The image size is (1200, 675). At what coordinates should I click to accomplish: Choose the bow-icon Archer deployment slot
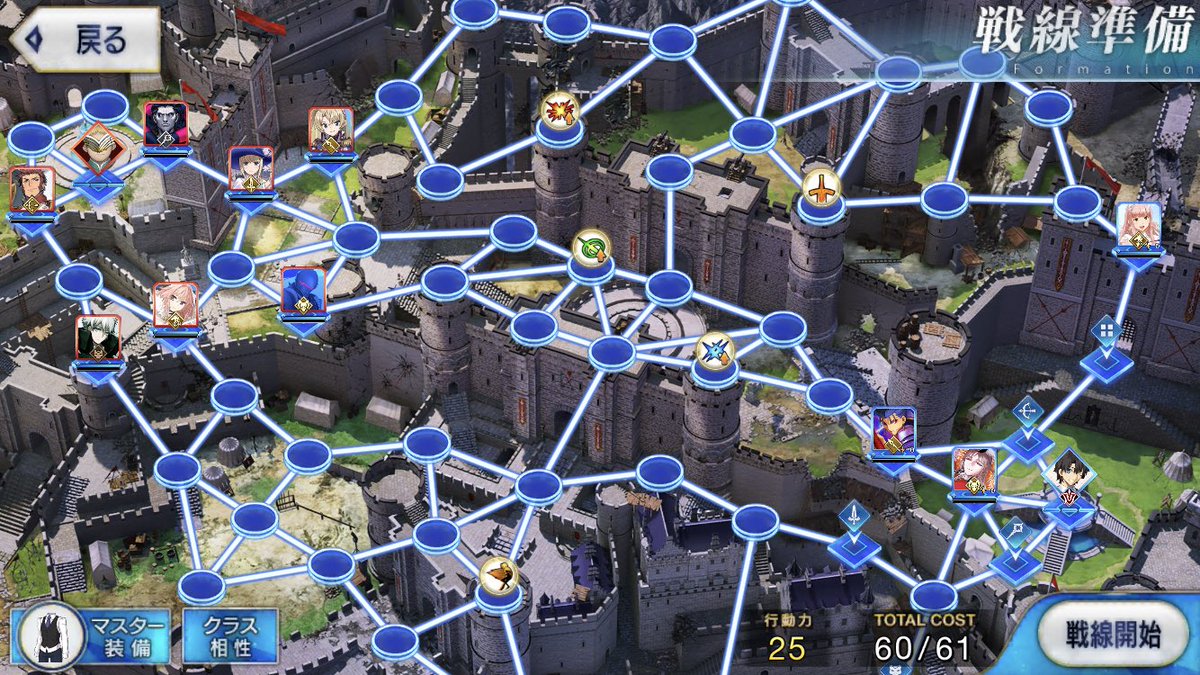pyautogui.click(x=1028, y=412)
